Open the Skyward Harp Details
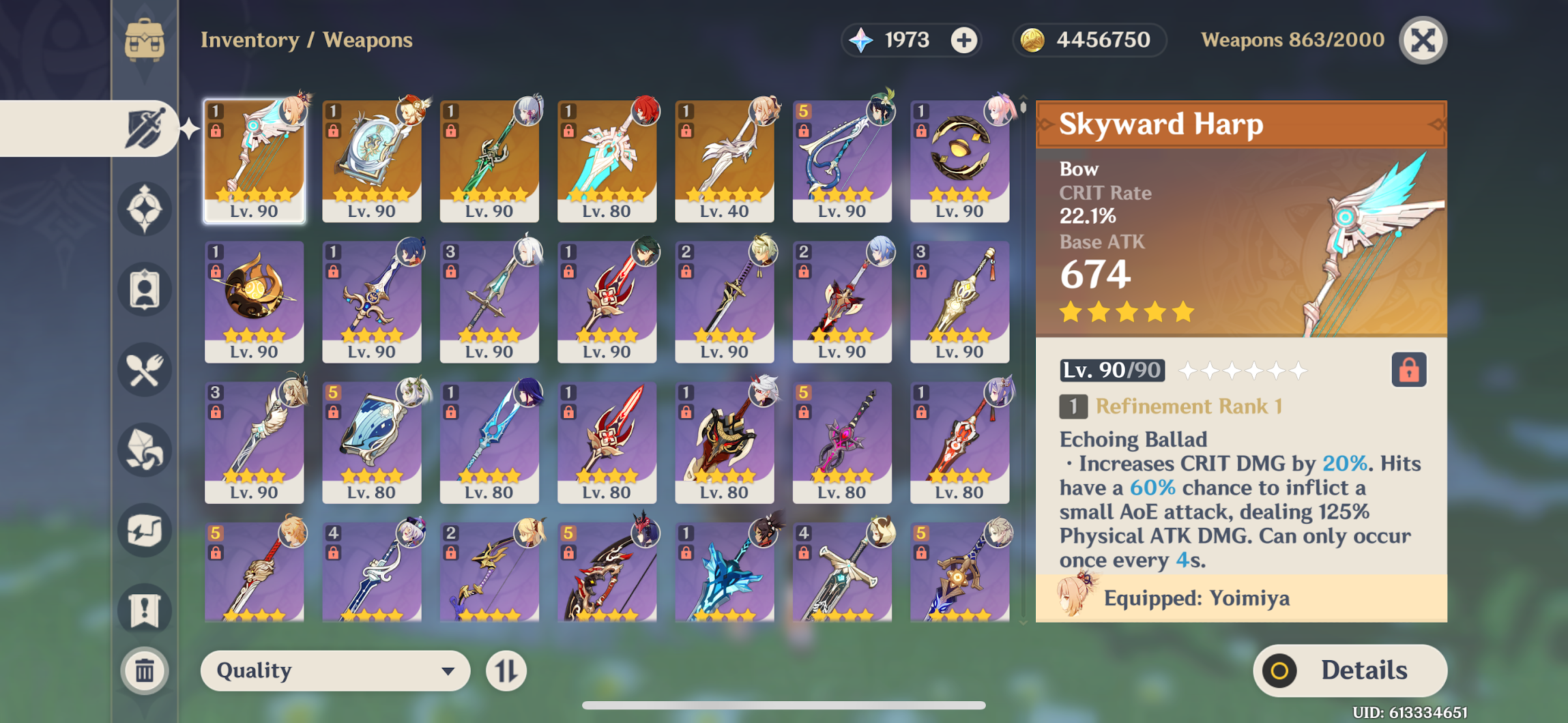Screen dimensions: 1568x723 [x=1350, y=670]
